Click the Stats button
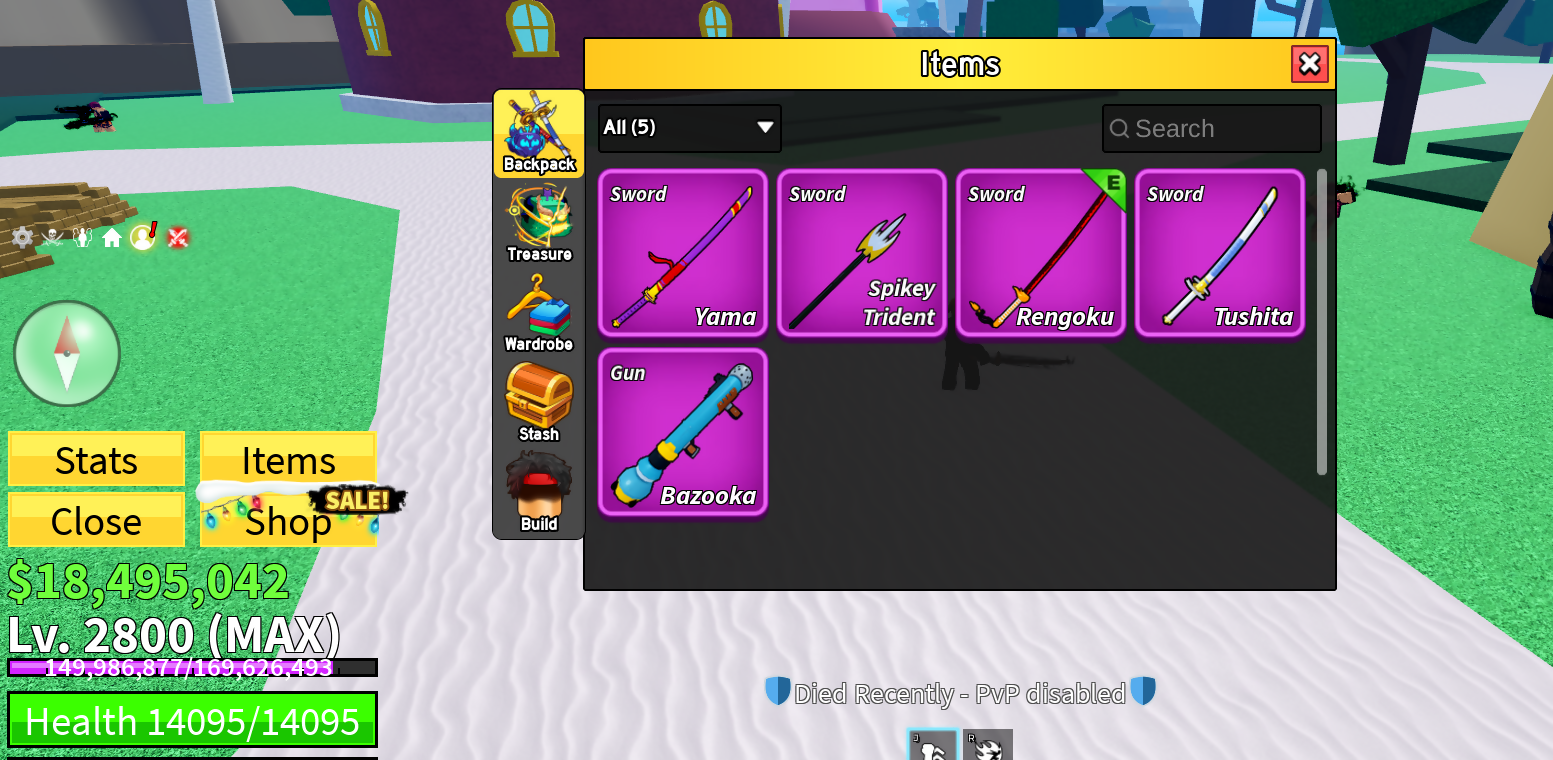Screen dimensions: 1553x760 pos(96,460)
